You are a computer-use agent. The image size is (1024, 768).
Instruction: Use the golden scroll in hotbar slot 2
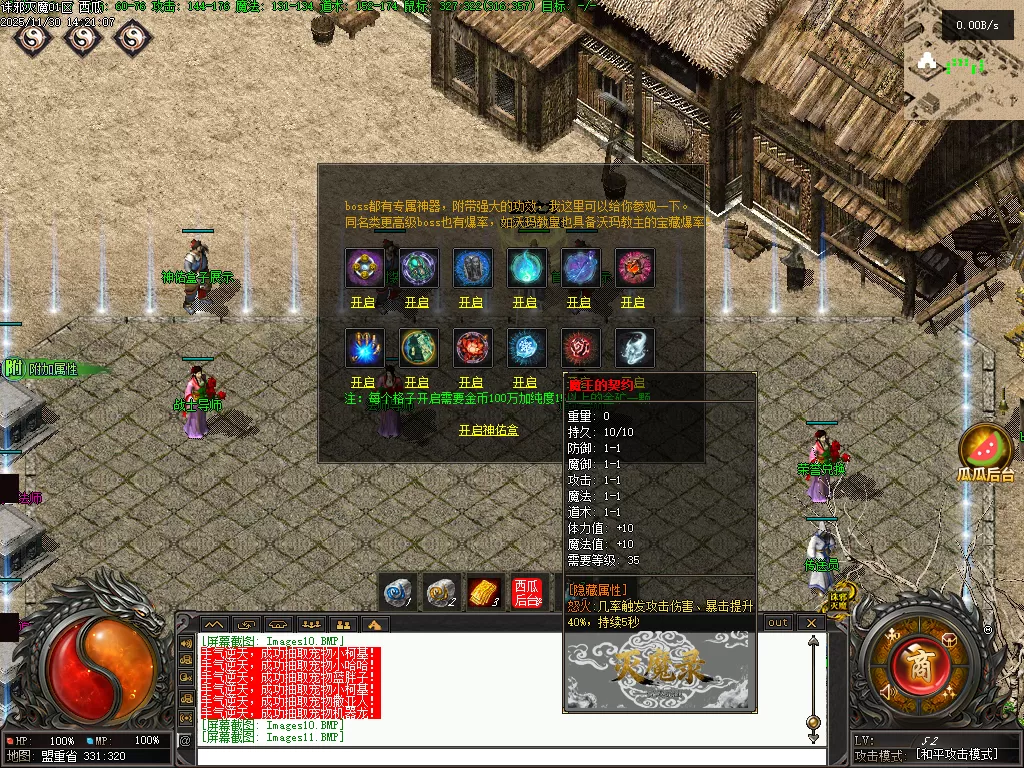441,592
